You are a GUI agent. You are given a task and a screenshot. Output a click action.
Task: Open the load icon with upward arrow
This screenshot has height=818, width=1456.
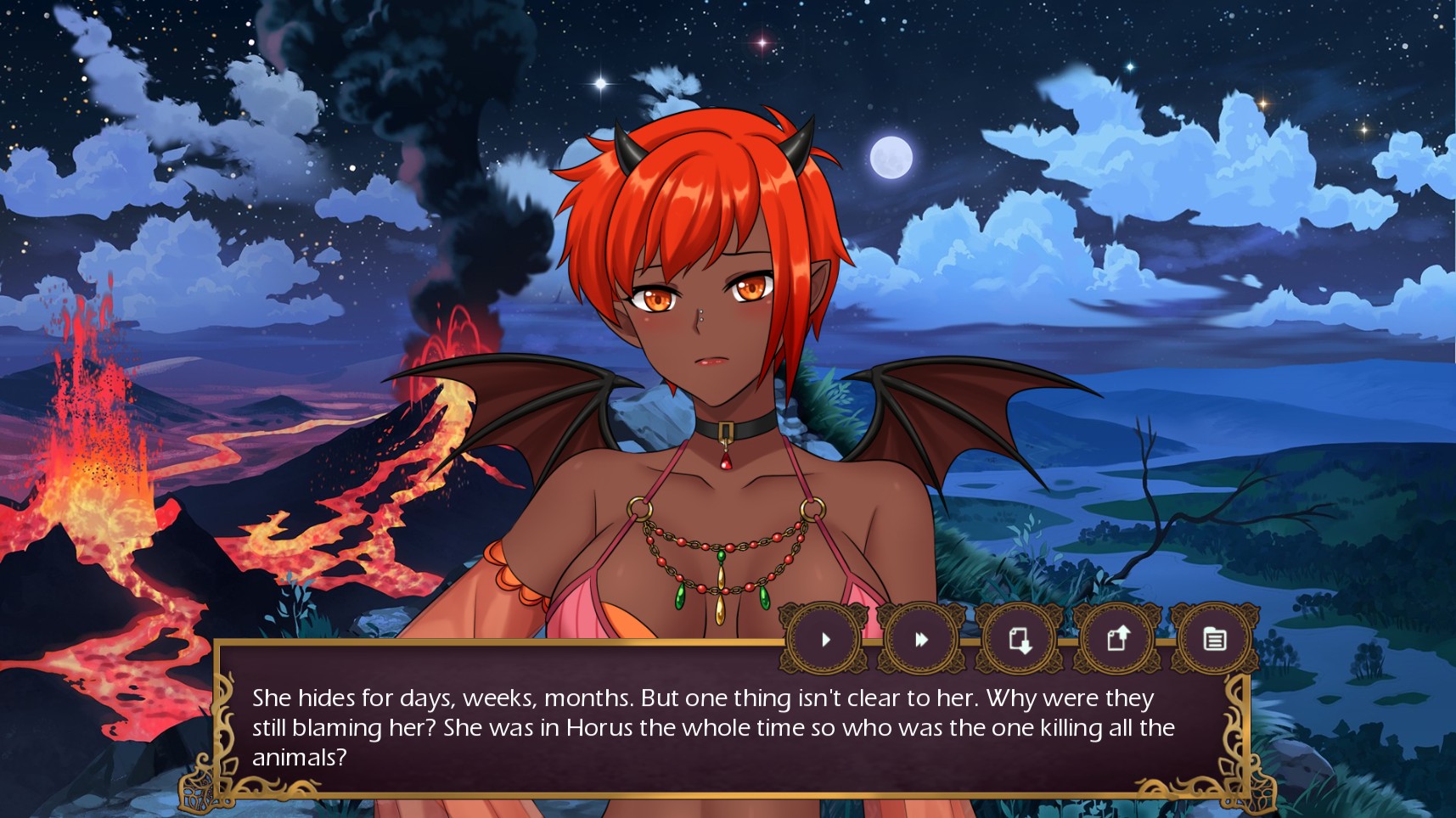pos(1117,639)
